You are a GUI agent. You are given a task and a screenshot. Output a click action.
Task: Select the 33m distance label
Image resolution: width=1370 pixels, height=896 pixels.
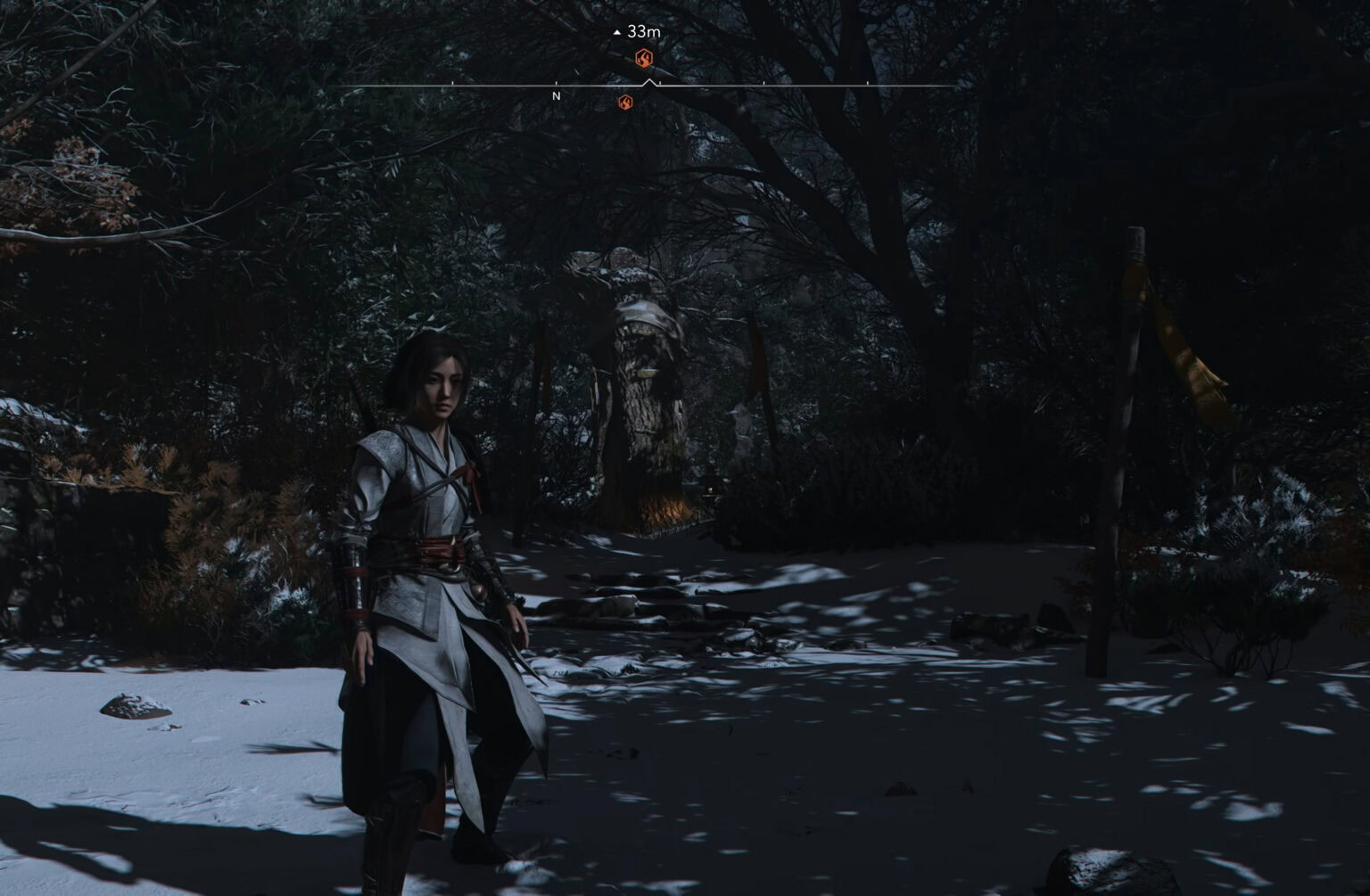pyautogui.click(x=643, y=29)
